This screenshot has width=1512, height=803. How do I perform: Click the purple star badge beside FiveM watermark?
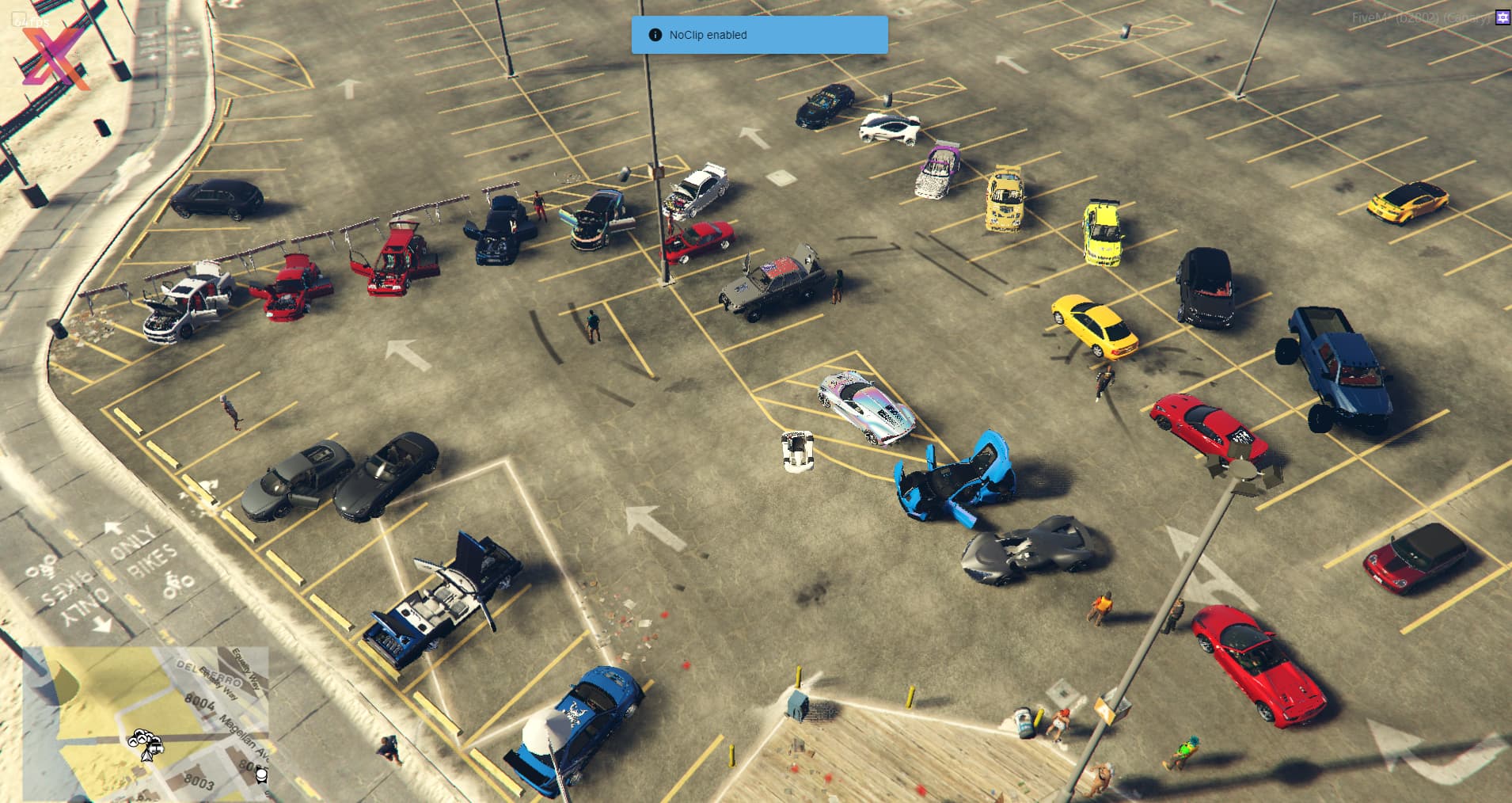[1503, 17]
